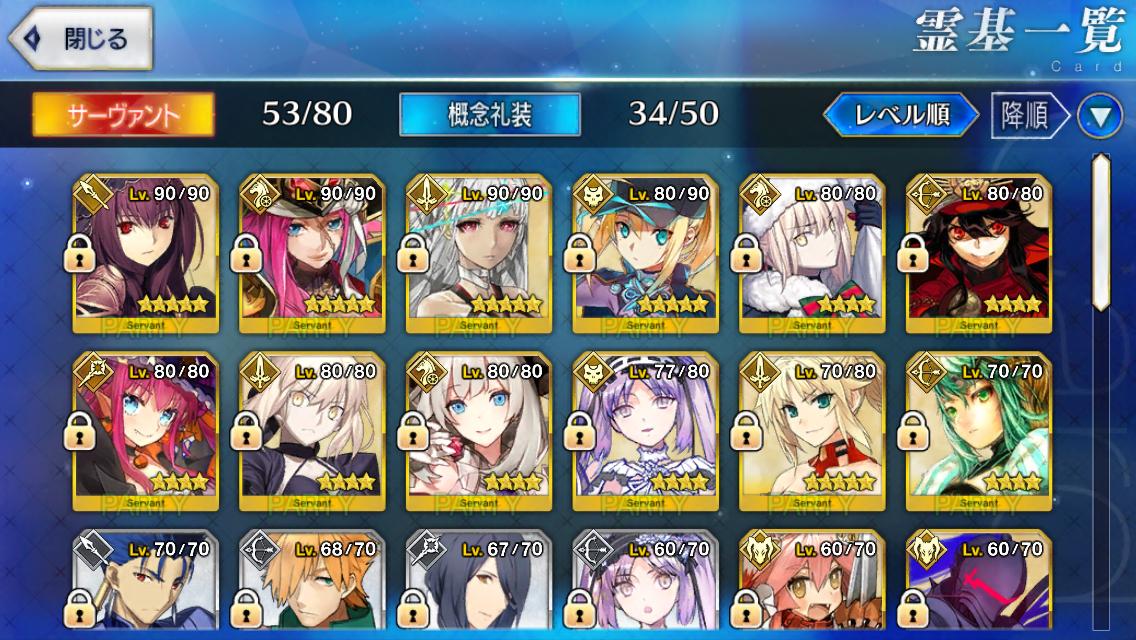Image resolution: width=1136 pixels, height=640 pixels.
Task: Click the vertical scrollbar on the list
Action: (1100, 232)
